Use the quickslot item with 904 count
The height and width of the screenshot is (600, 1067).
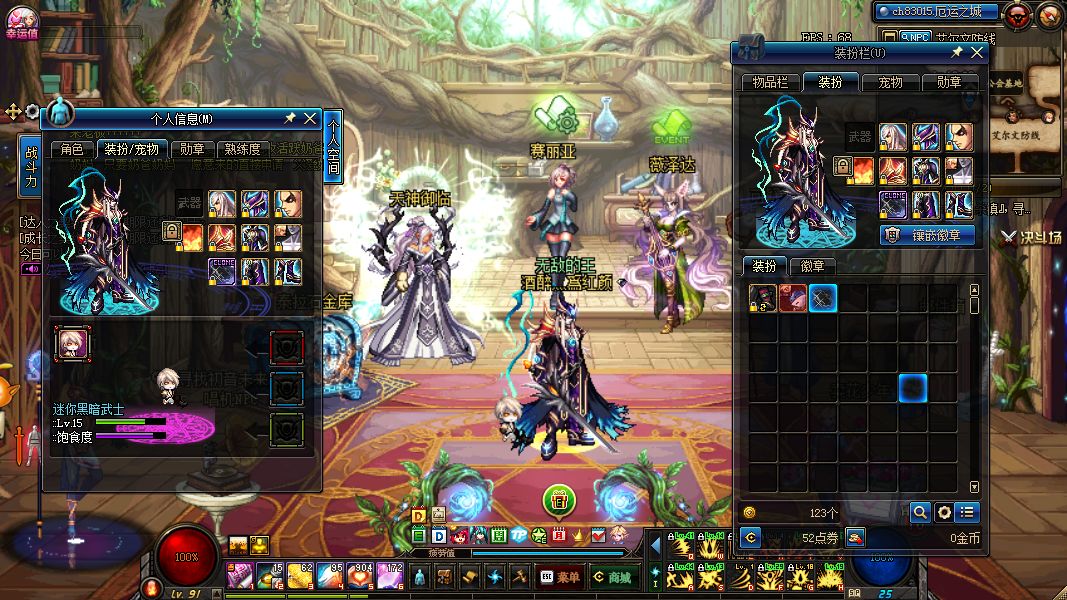(360, 575)
